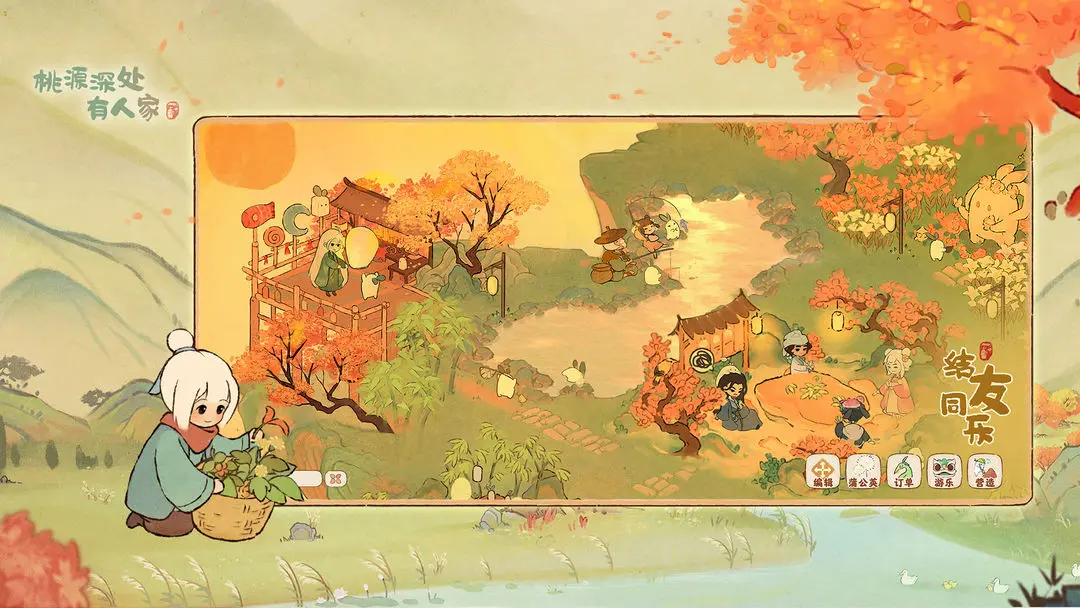Screen dimensions: 1080x608
Task: Tap the 蒲公英 dandelion button
Action: tap(863, 472)
